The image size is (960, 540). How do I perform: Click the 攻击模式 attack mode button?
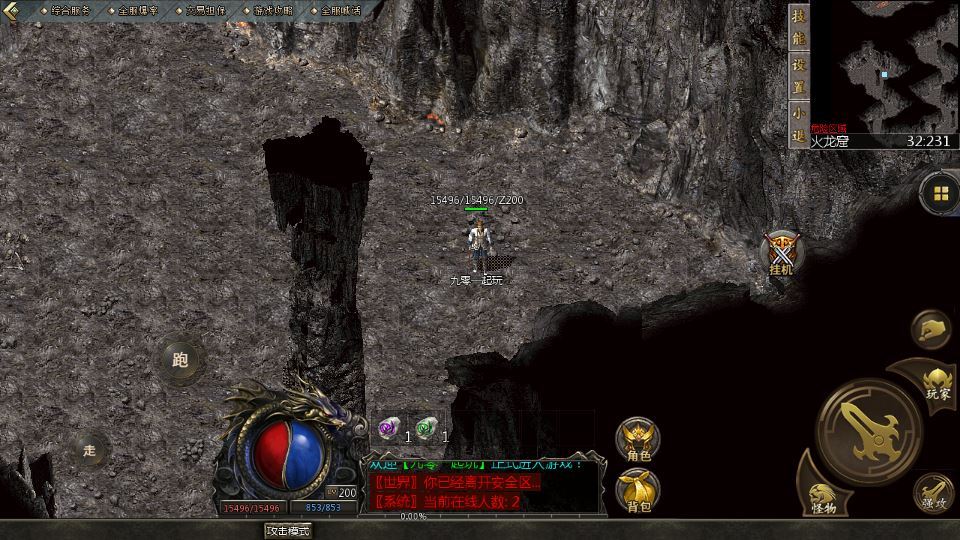point(287,530)
